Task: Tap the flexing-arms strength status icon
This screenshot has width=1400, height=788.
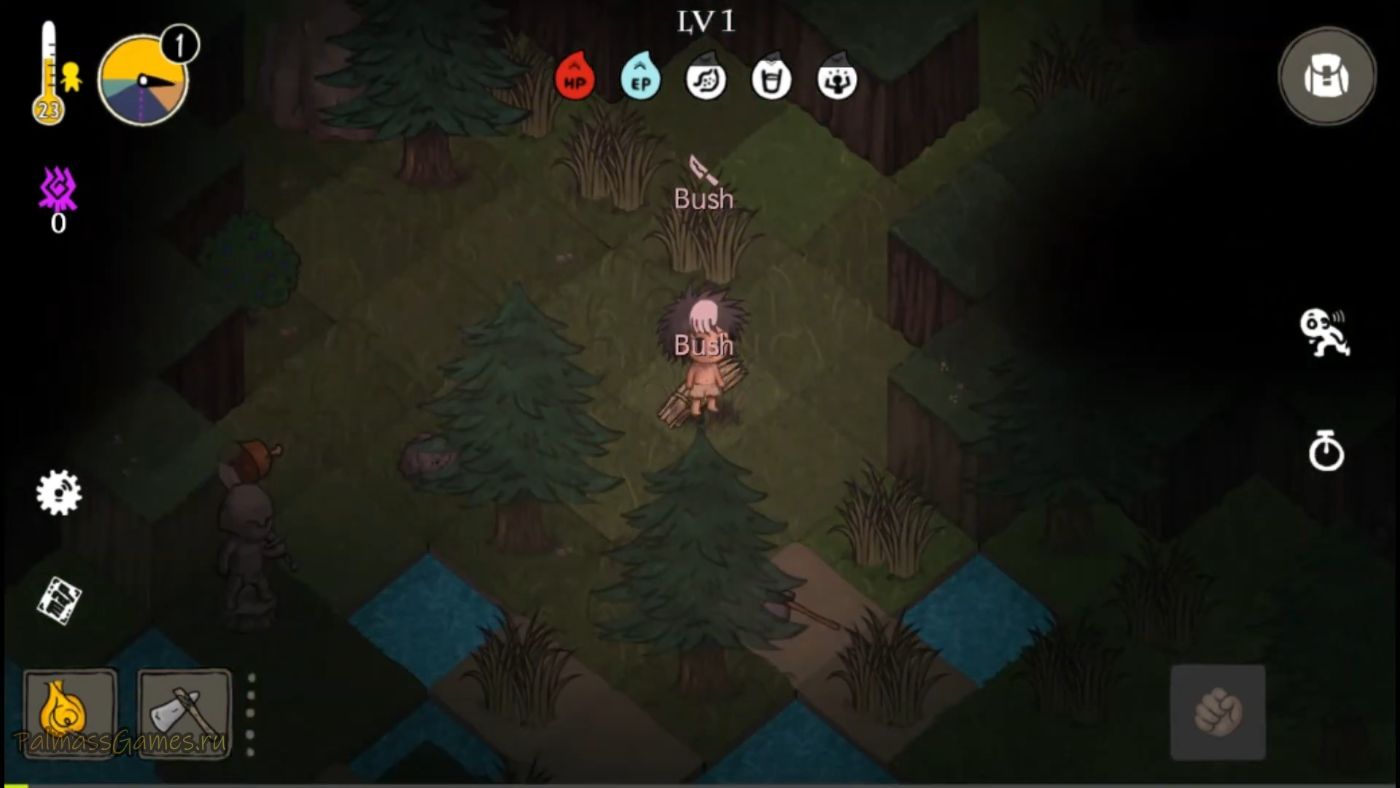Action: click(x=837, y=78)
